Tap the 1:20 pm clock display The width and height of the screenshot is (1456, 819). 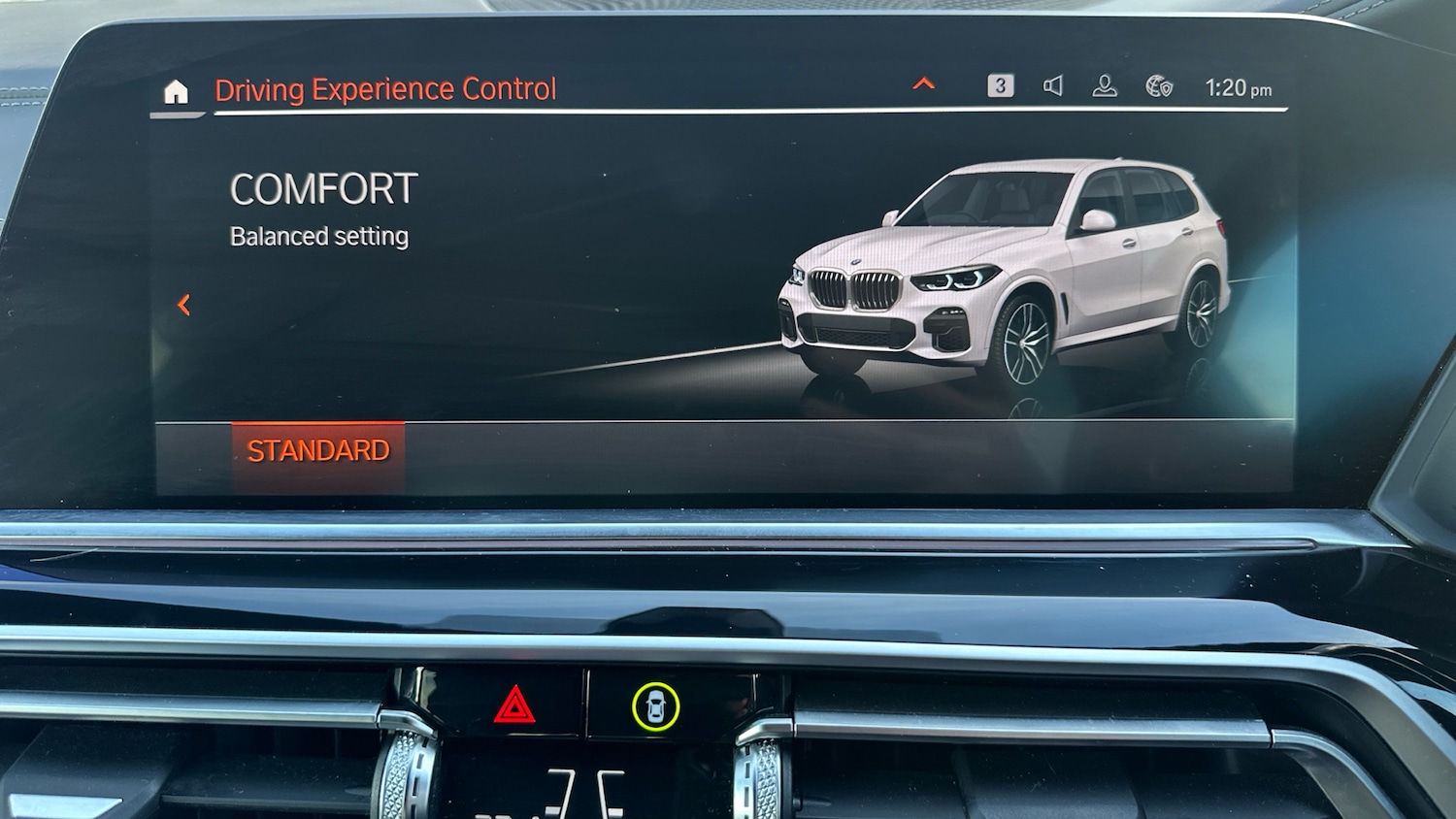1239,87
